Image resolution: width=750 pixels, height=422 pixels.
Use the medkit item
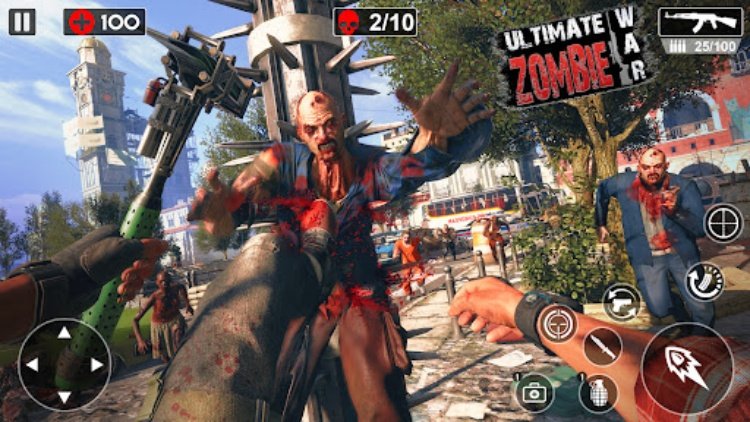535,393
